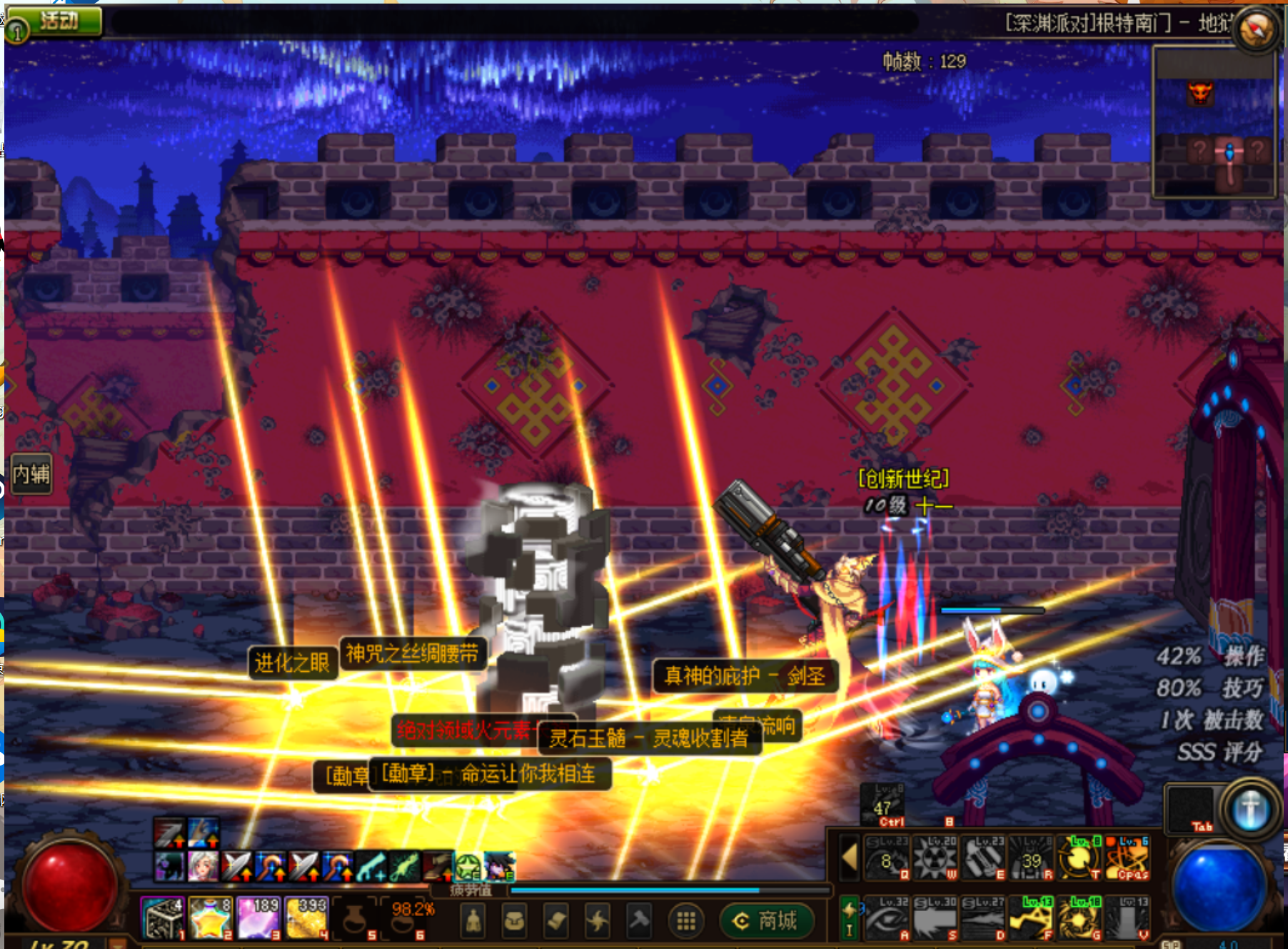Open the skill shuriken menu button
1288x949 pixels.
click(598, 921)
